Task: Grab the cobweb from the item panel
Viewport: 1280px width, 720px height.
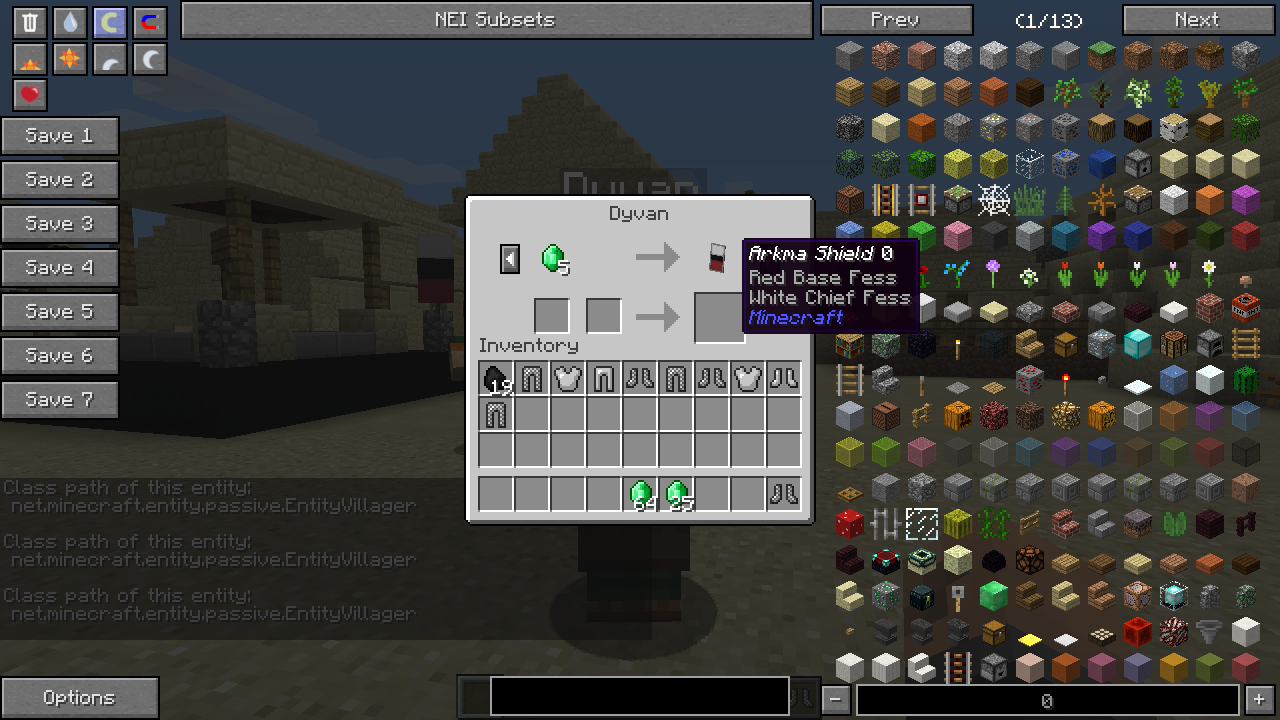Action: pyautogui.click(x=993, y=200)
